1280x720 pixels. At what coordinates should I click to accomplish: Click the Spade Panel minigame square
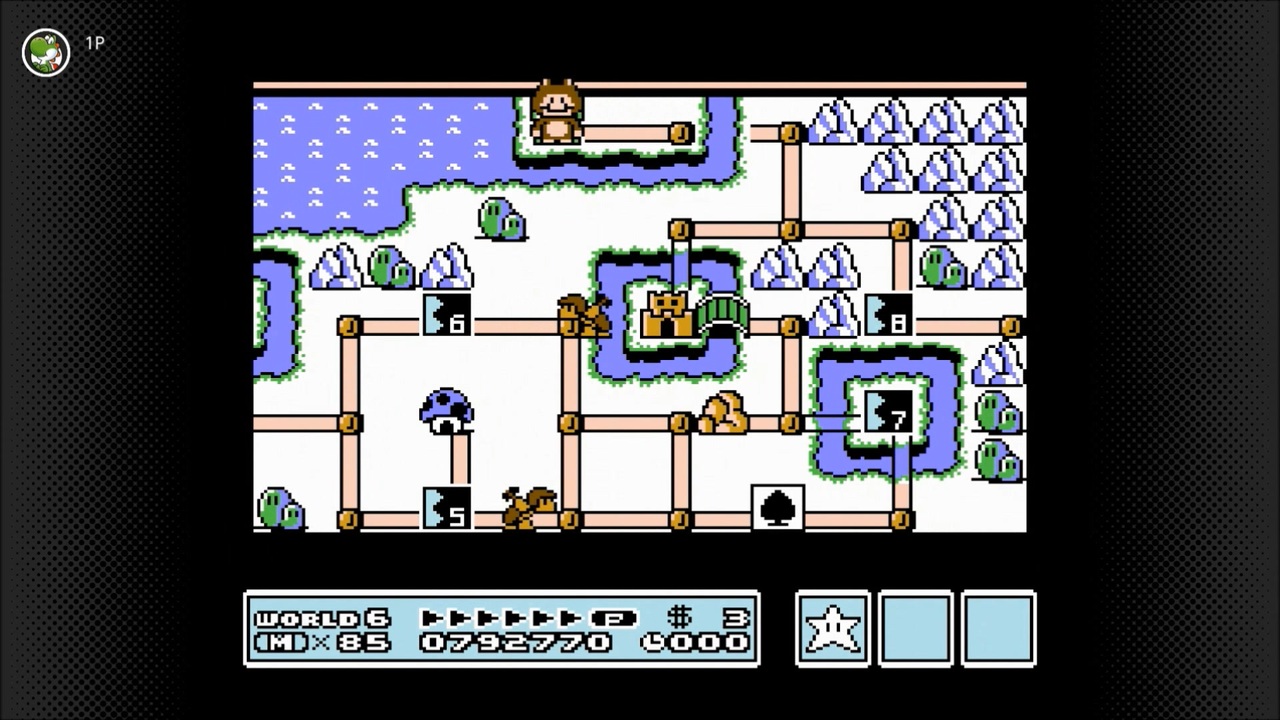point(779,507)
